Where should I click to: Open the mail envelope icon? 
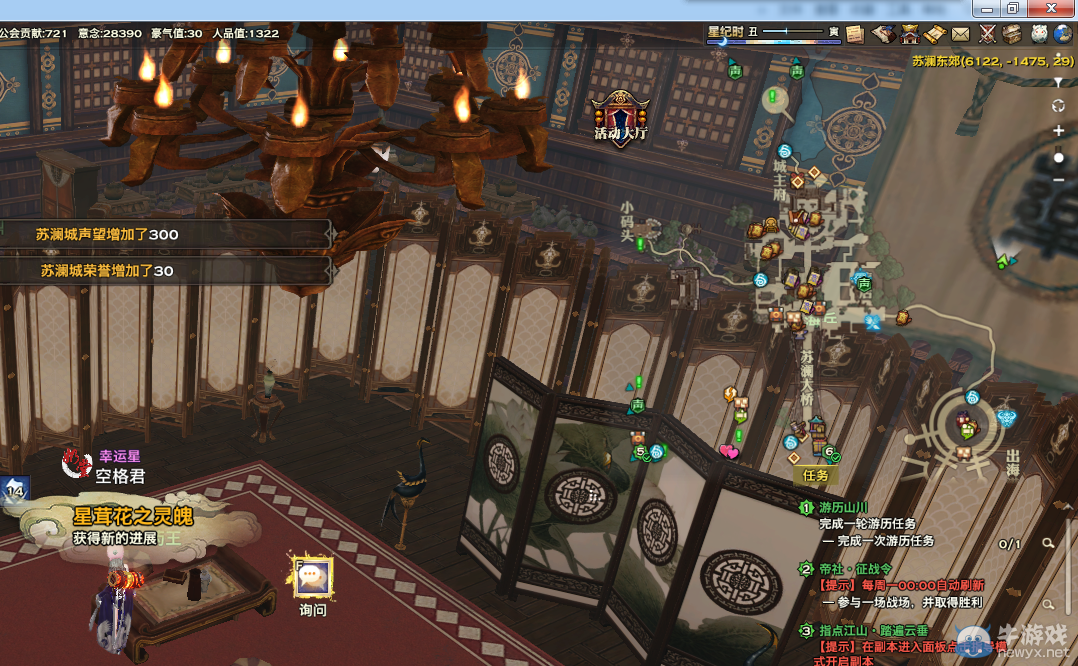tap(961, 34)
